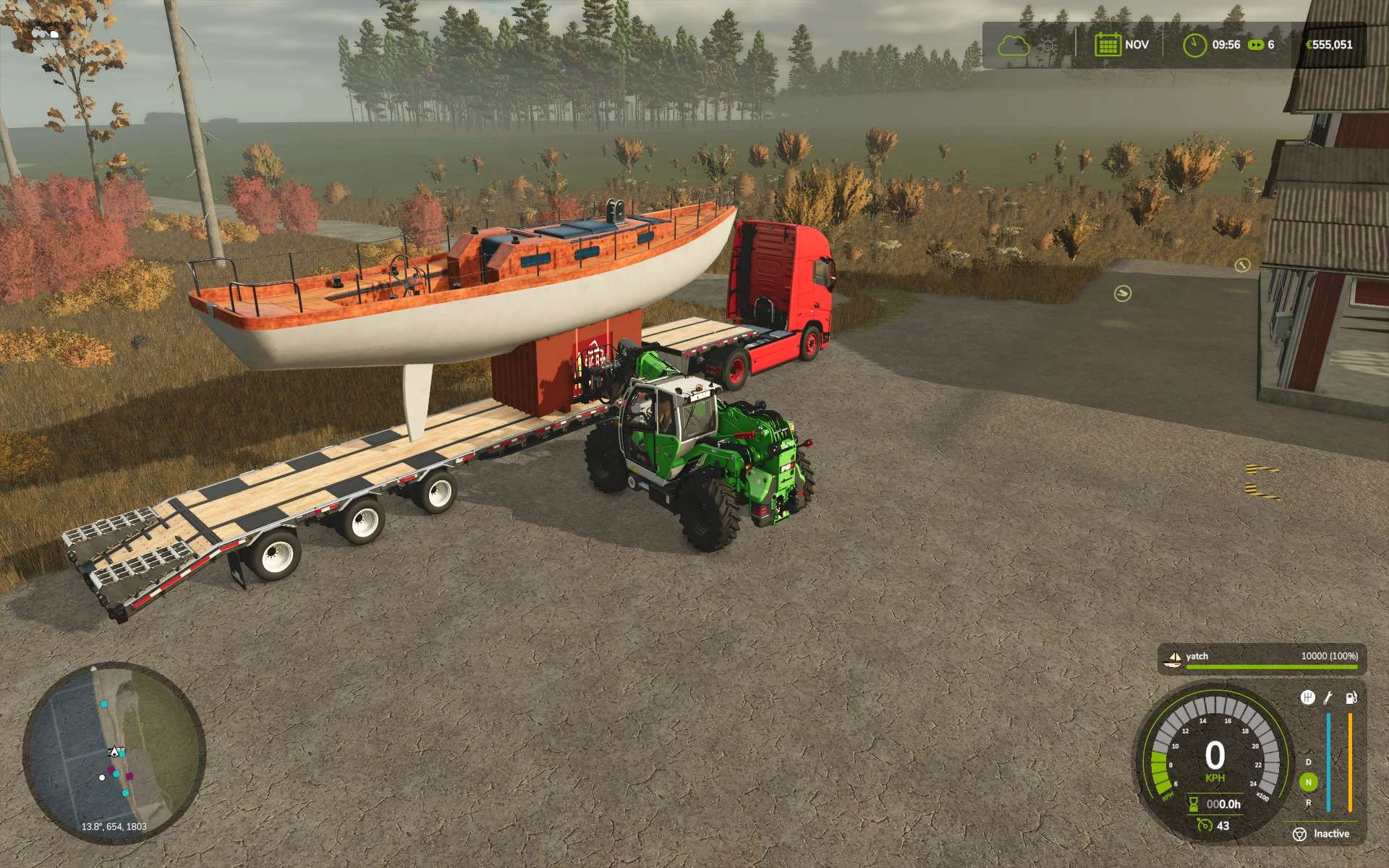
Task: Toggle the fast-forward time scale icon
Action: click(1256, 45)
